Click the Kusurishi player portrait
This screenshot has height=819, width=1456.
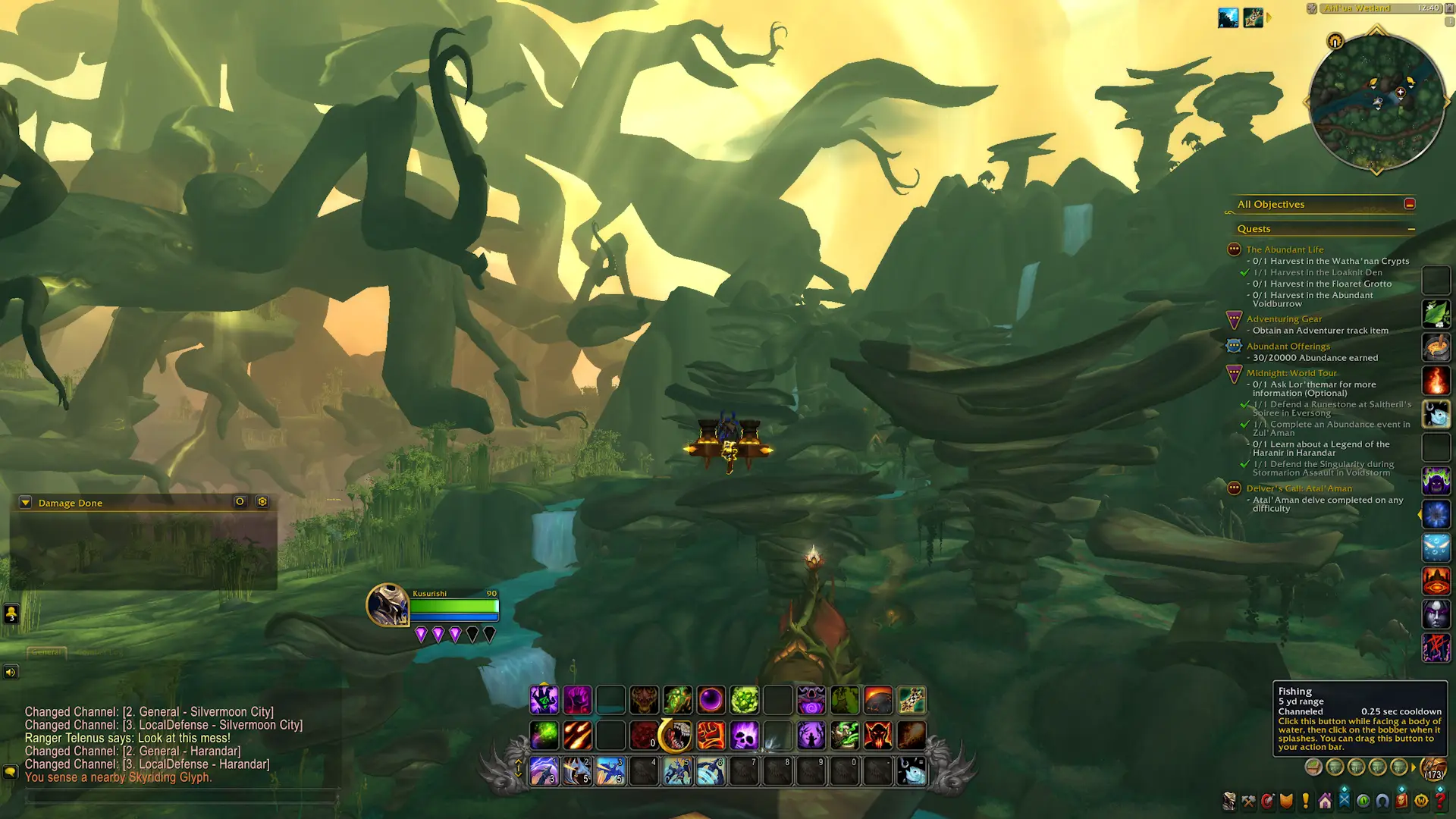pos(388,605)
